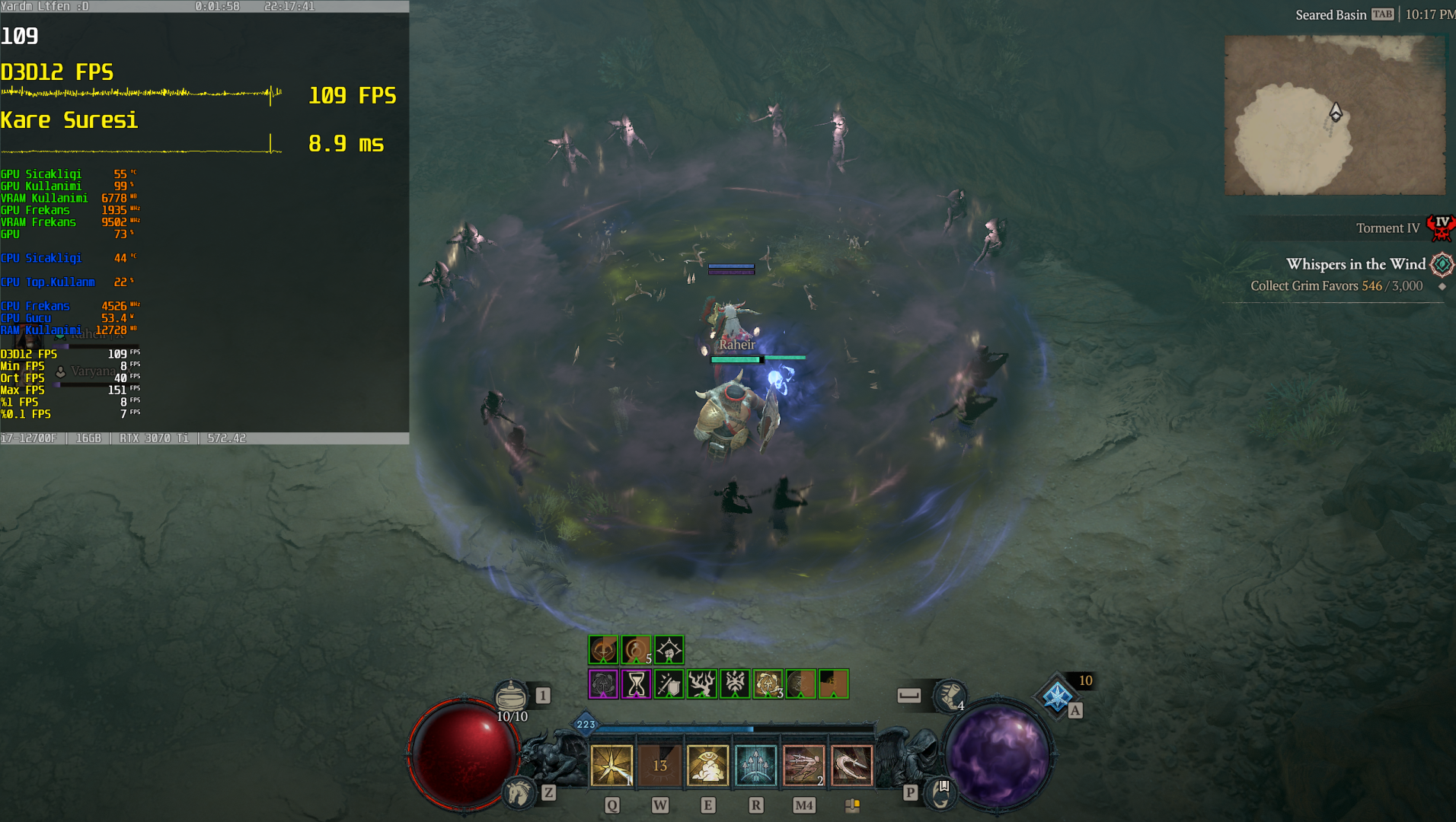The width and height of the screenshot is (1456, 822).
Task: Select the Whispers in the Wind quest tracker
Action: [x=1355, y=264]
